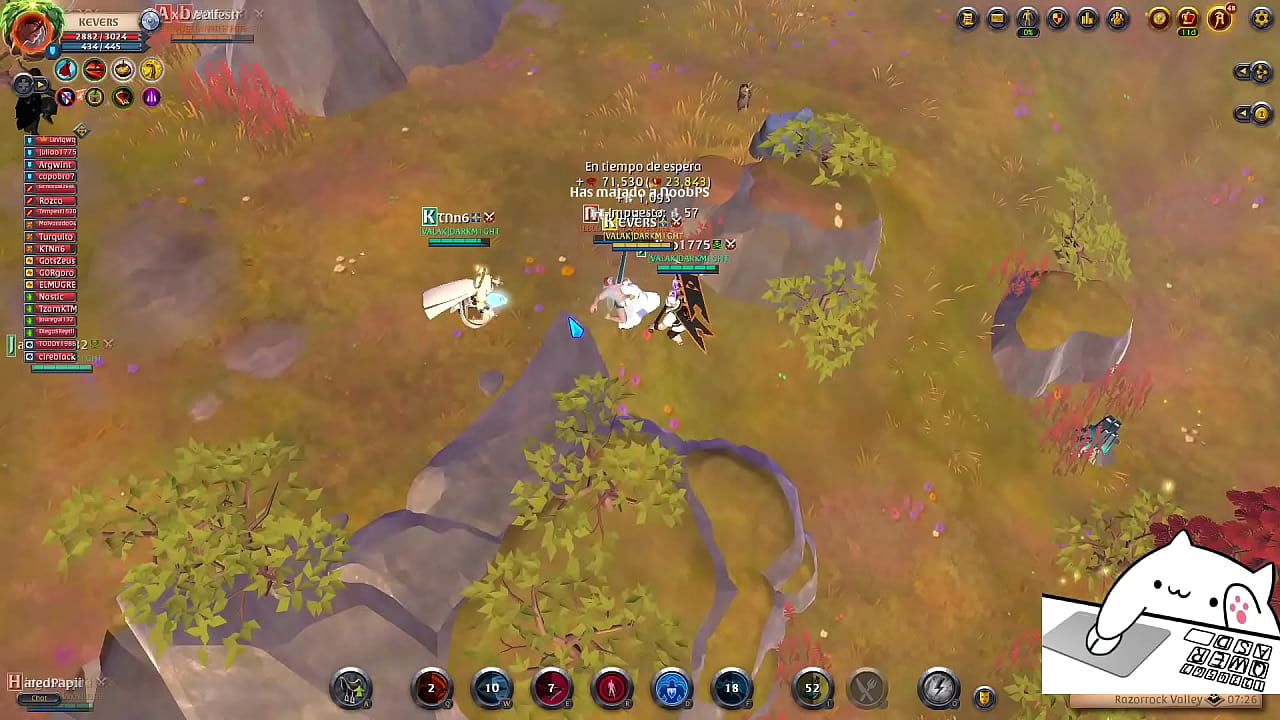Open the character body stats icon
Screen dimensions: 1280x720
coord(1027,18)
